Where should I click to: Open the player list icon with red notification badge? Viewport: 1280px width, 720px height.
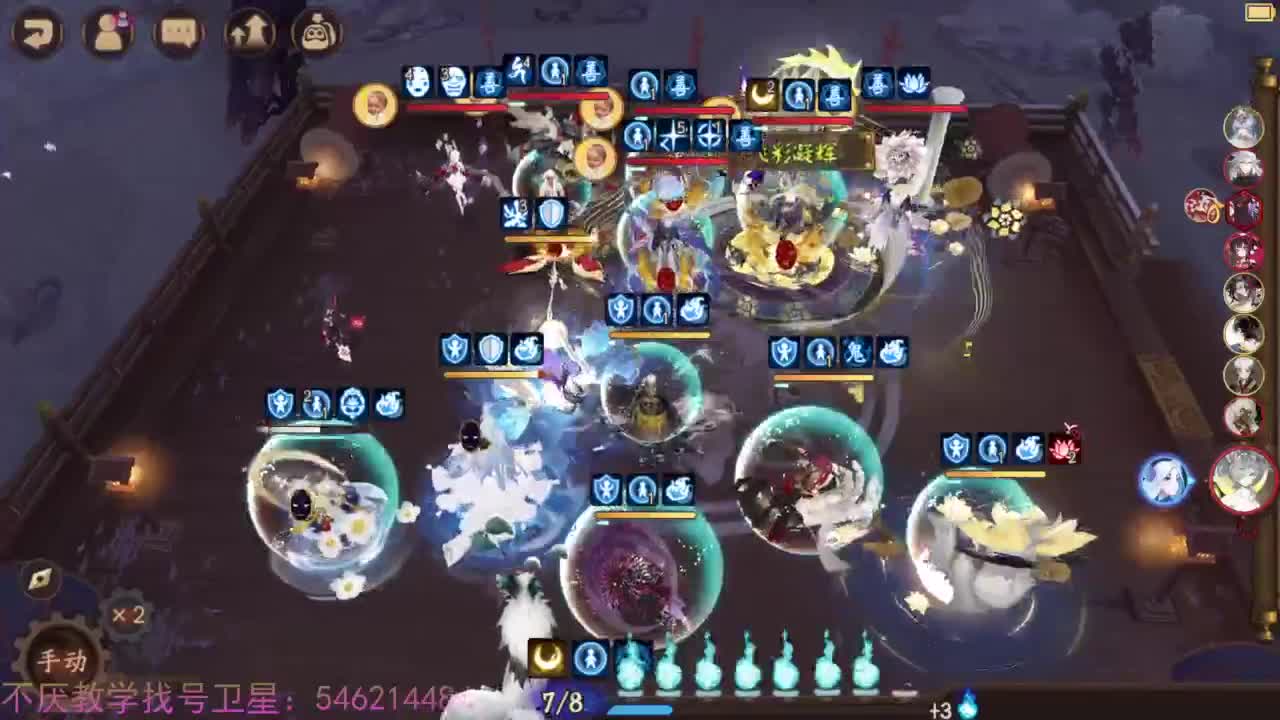pos(108,32)
